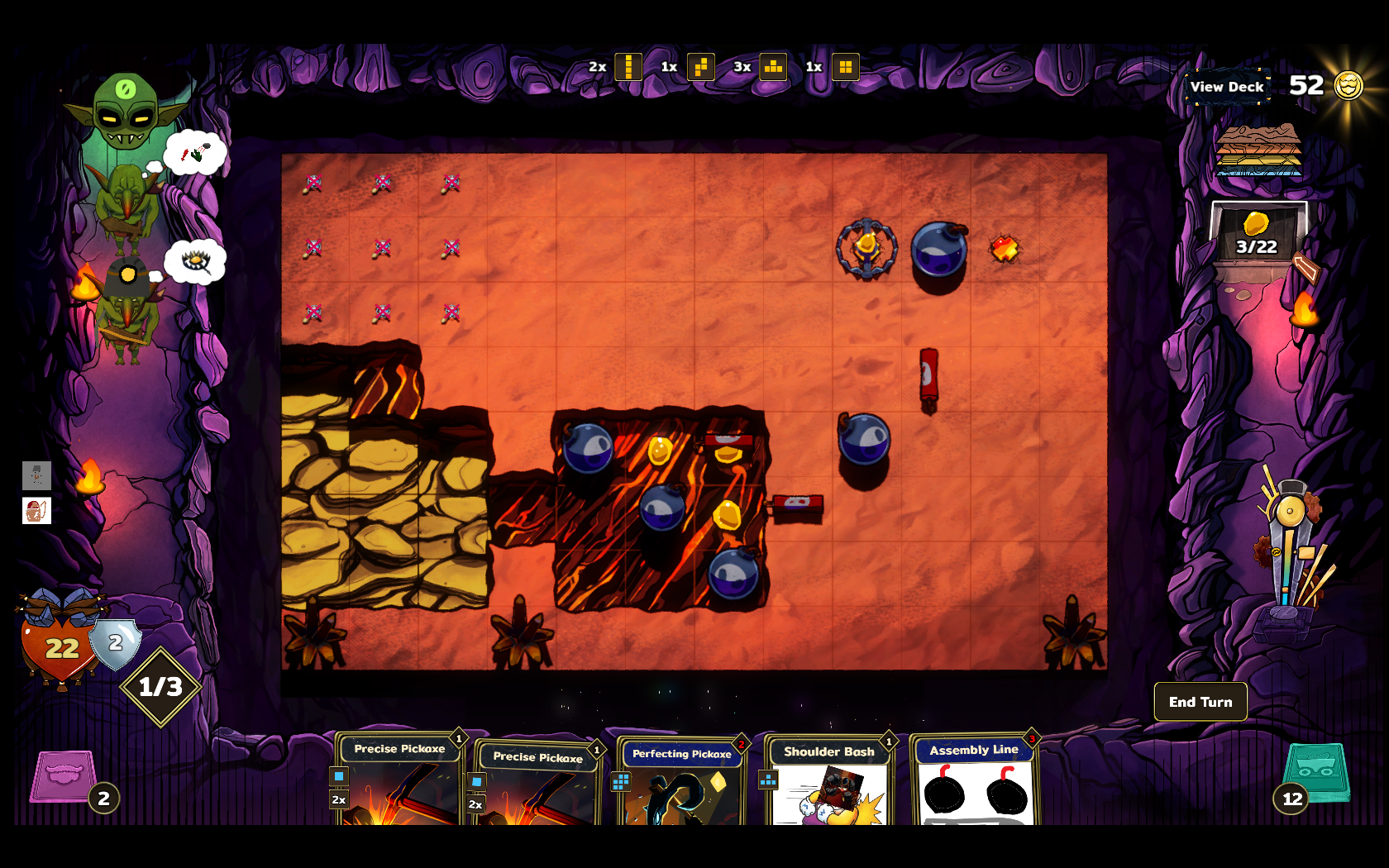The height and width of the screenshot is (868, 1389).
Task: Select the snowman relic icon
Action: 36,475
